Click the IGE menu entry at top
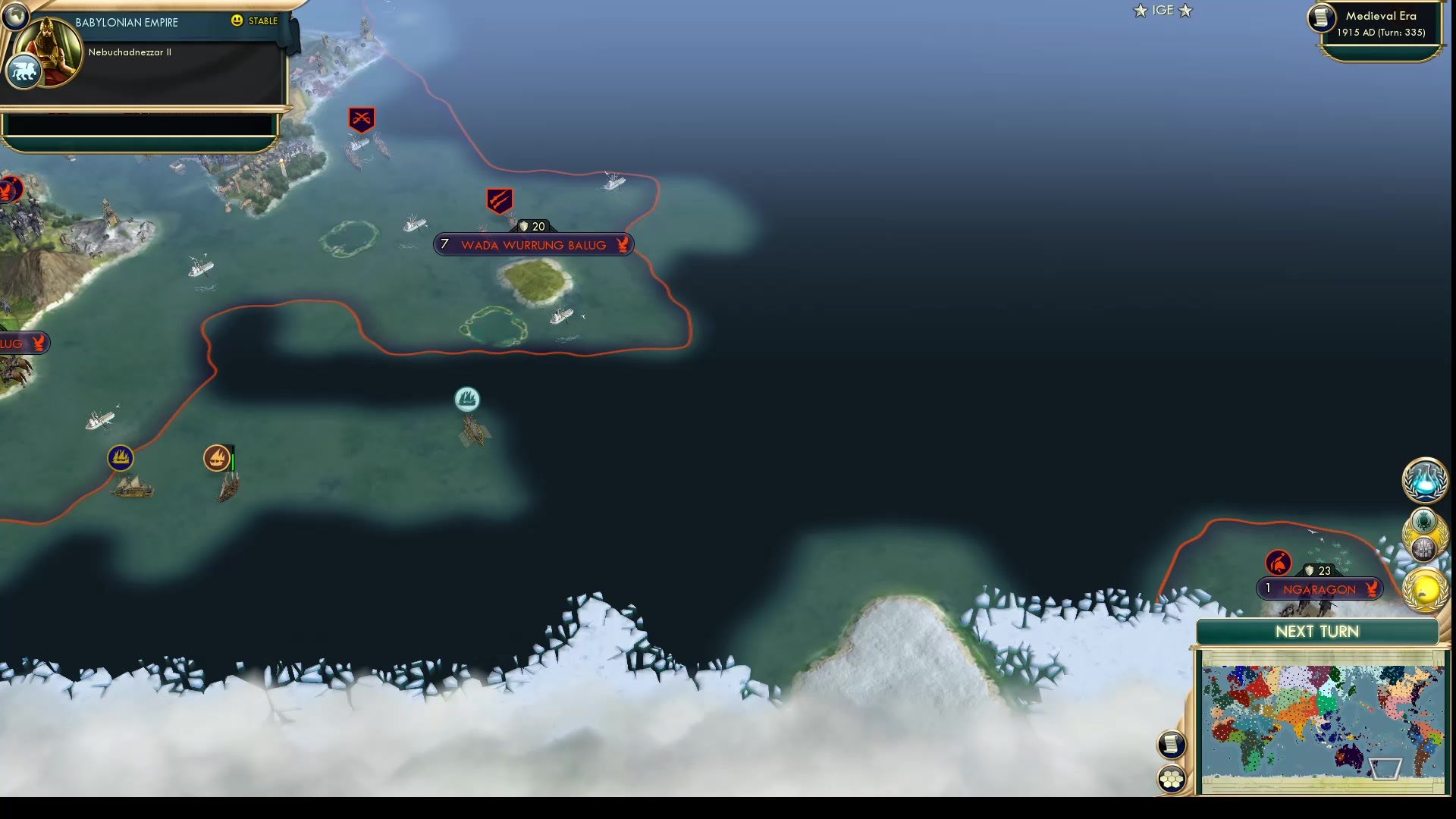Image resolution: width=1456 pixels, height=819 pixels. [1163, 11]
